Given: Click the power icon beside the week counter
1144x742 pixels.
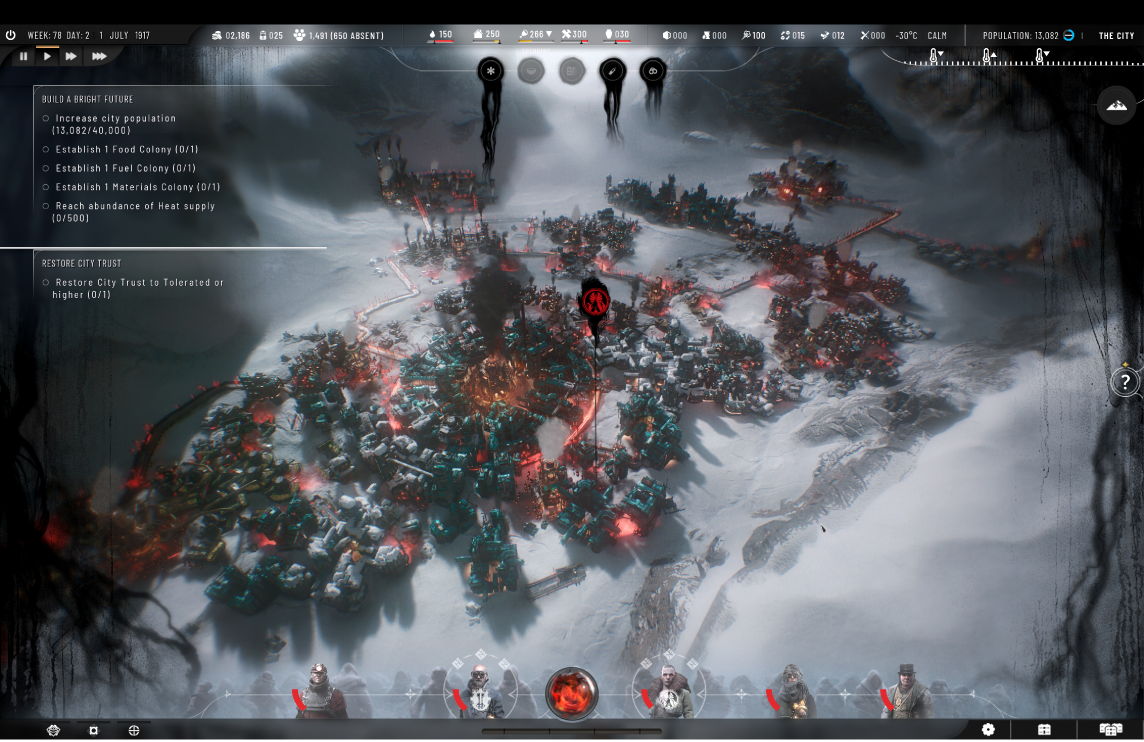Looking at the screenshot, I should [x=11, y=35].
